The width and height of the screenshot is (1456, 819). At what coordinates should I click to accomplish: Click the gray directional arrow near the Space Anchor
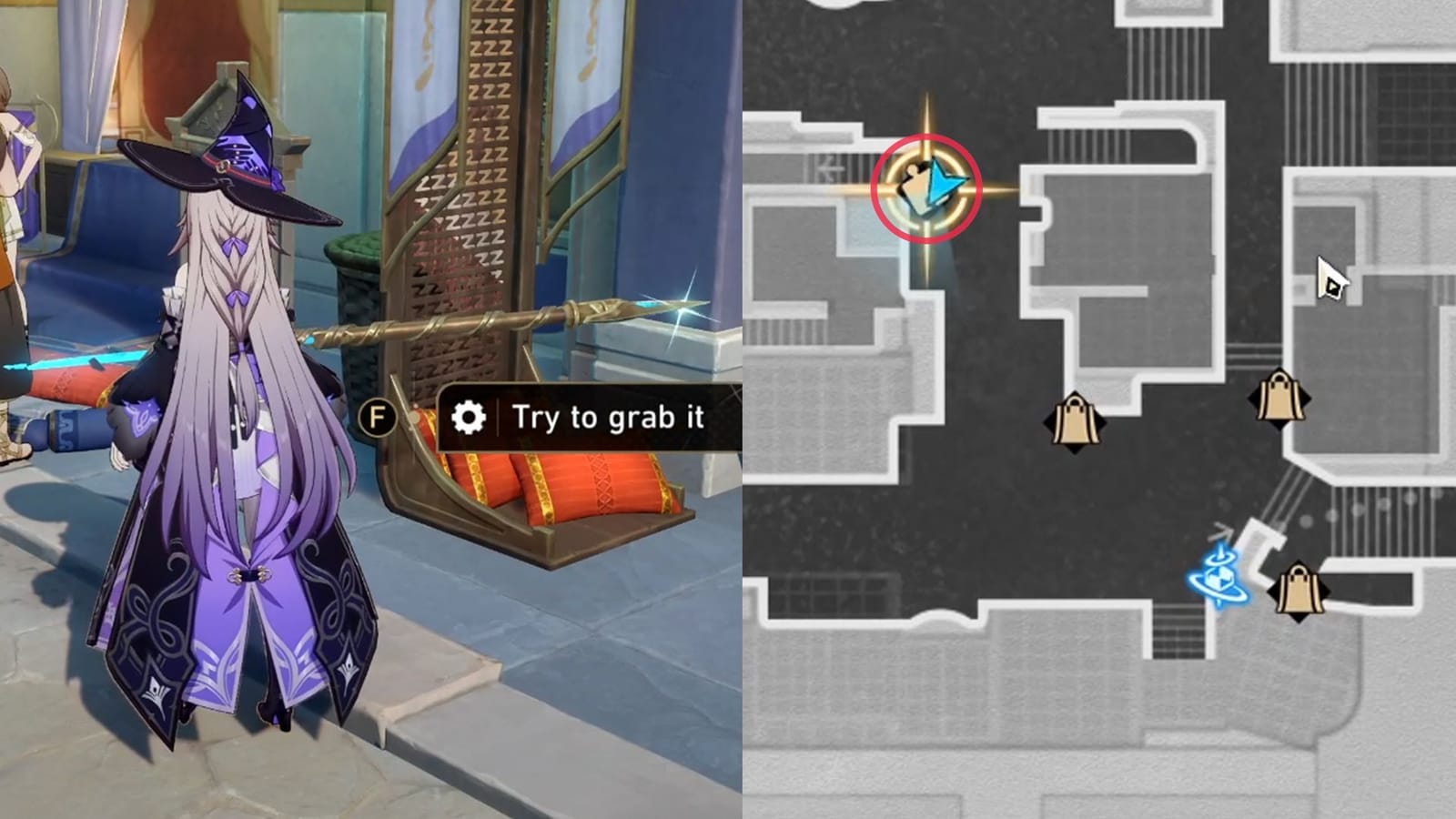pyautogui.click(x=1219, y=530)
